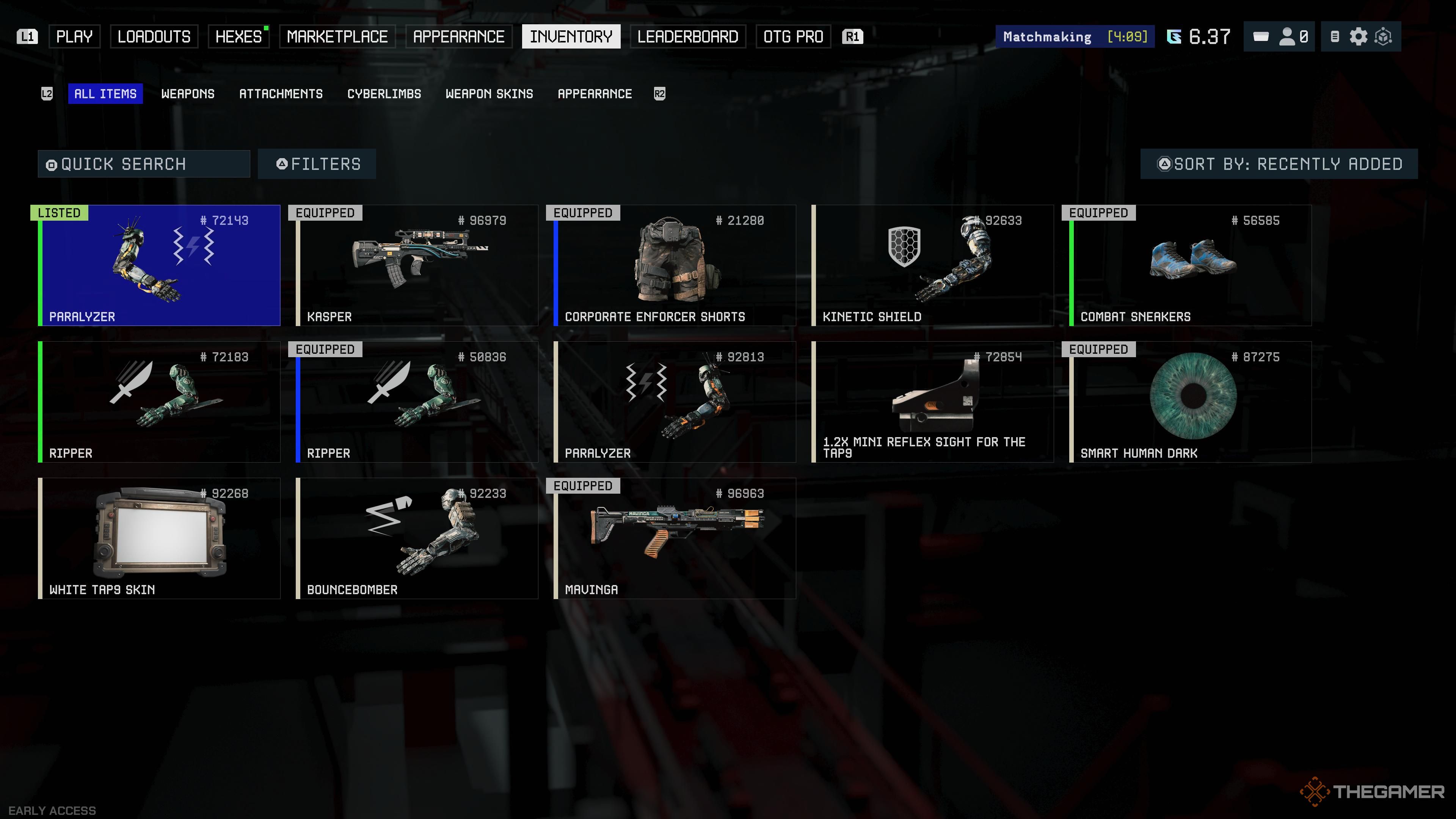Show the Weapons category

point(188,94)
